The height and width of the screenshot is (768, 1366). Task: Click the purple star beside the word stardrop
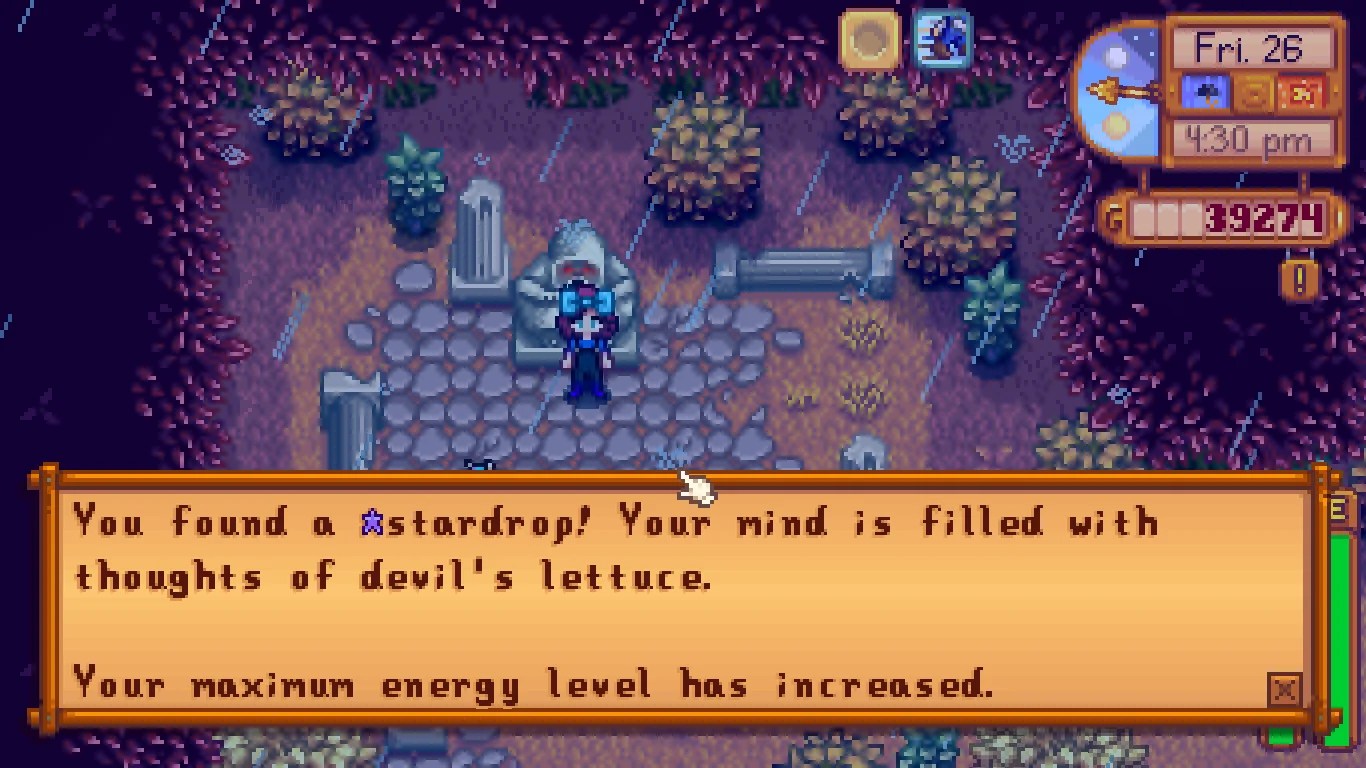[x=375, y=521]
